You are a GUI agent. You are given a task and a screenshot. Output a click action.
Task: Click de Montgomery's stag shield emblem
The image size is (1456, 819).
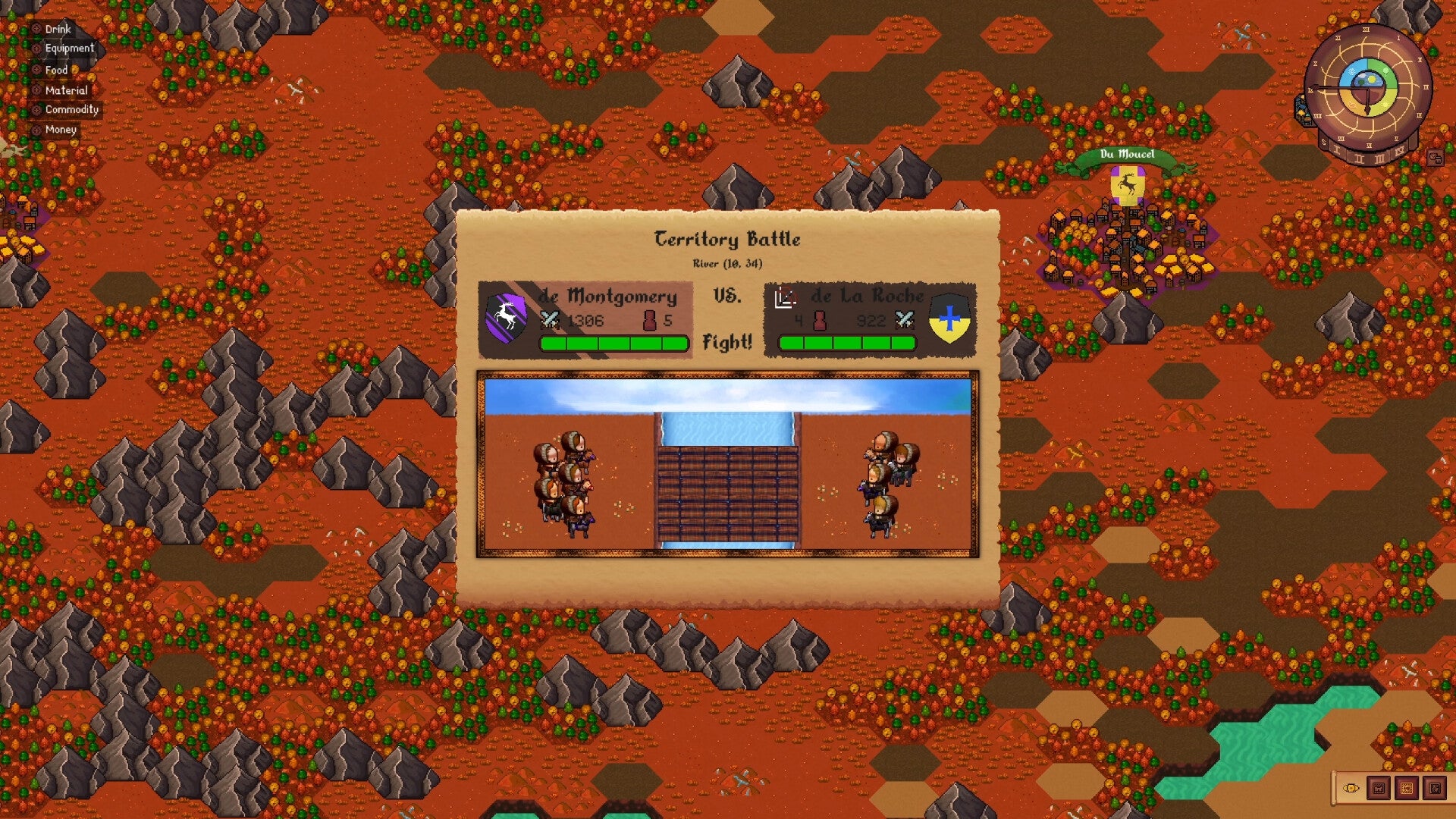tap(507, 318)
